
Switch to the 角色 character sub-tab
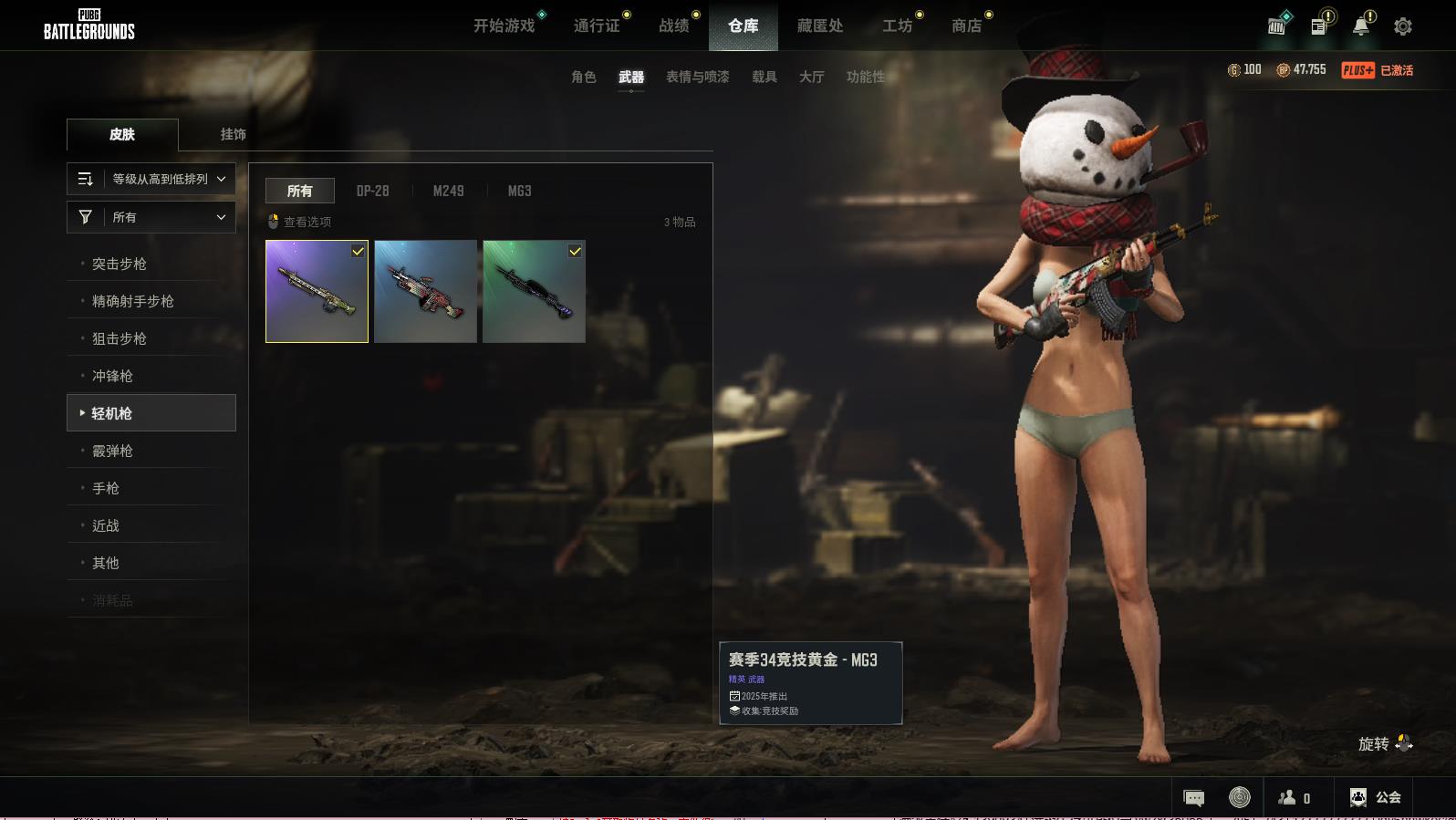point(584,77)
